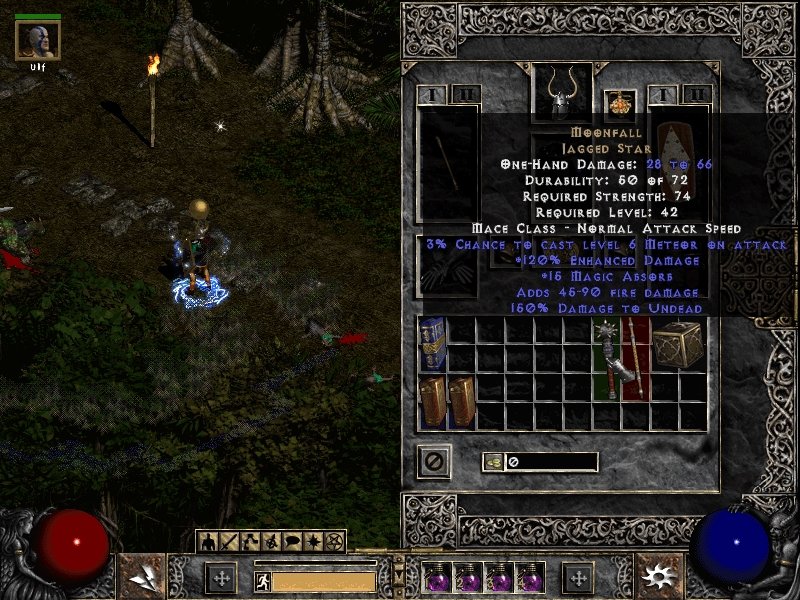Switch to weapon set II above the shield slot
800x600 pixels.
697,95
